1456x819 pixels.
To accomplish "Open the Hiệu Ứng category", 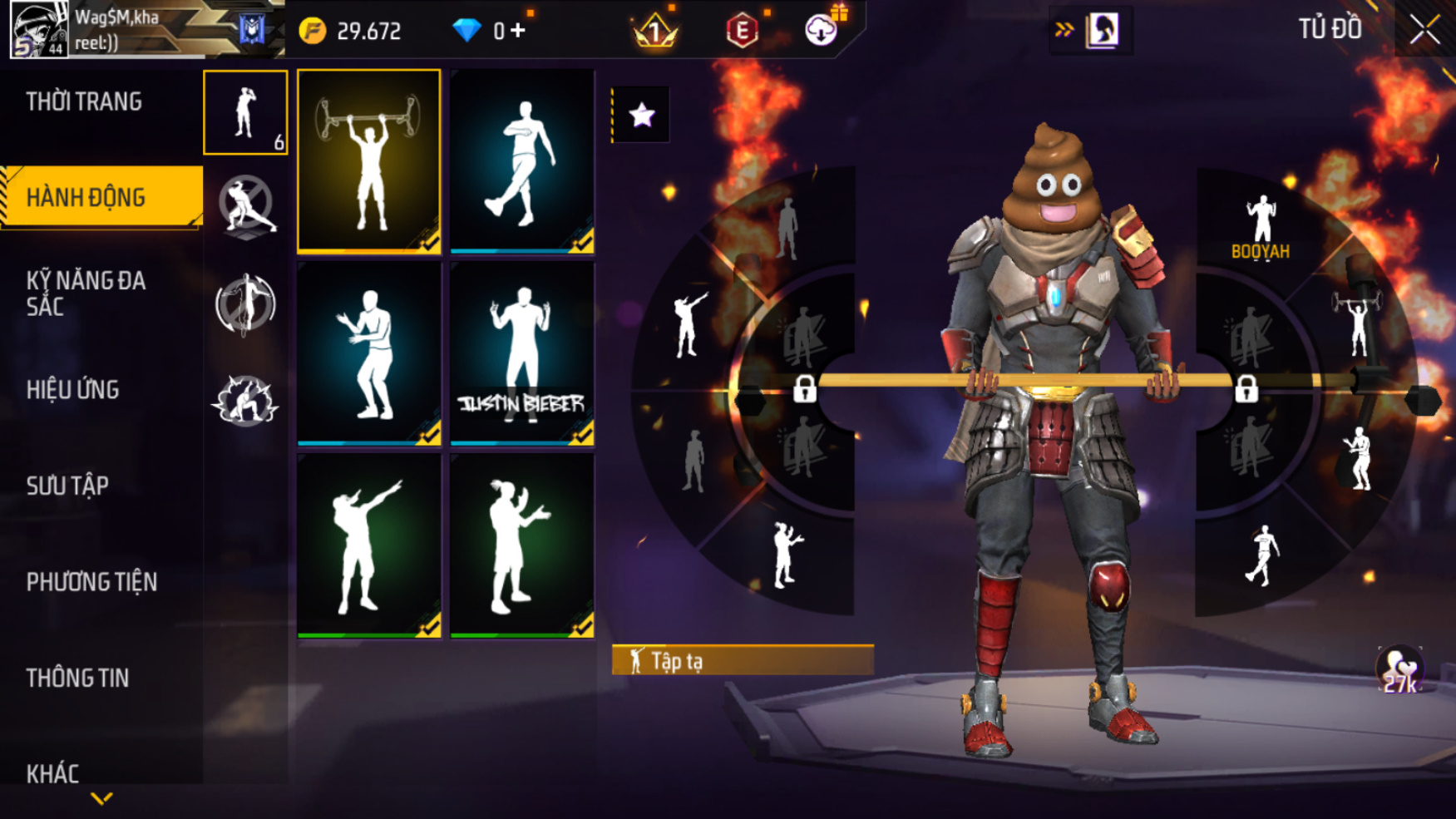I will (x=73, y=390).
